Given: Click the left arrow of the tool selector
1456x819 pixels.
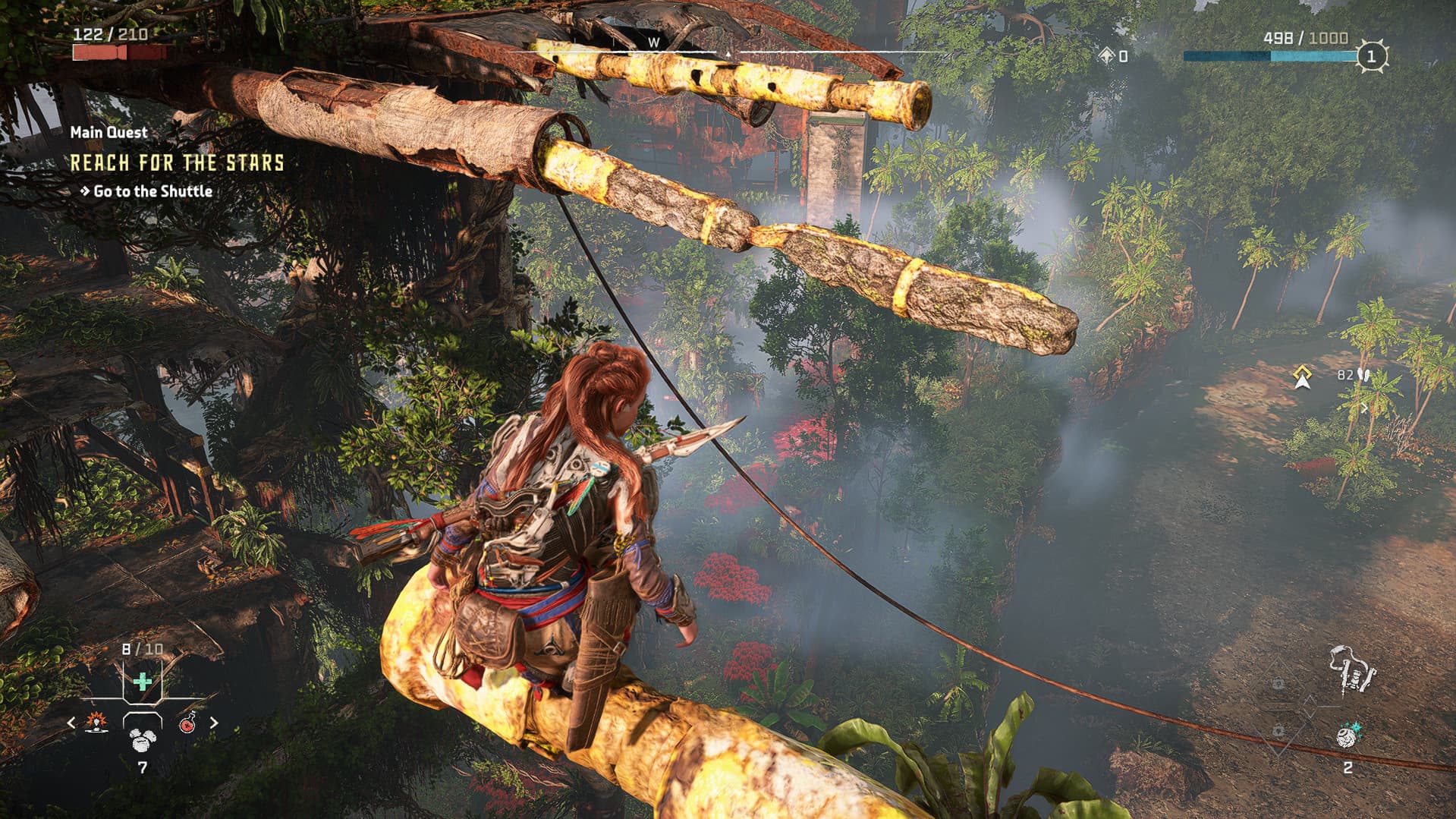Looking at the screenshot, I should pos(71,723).
